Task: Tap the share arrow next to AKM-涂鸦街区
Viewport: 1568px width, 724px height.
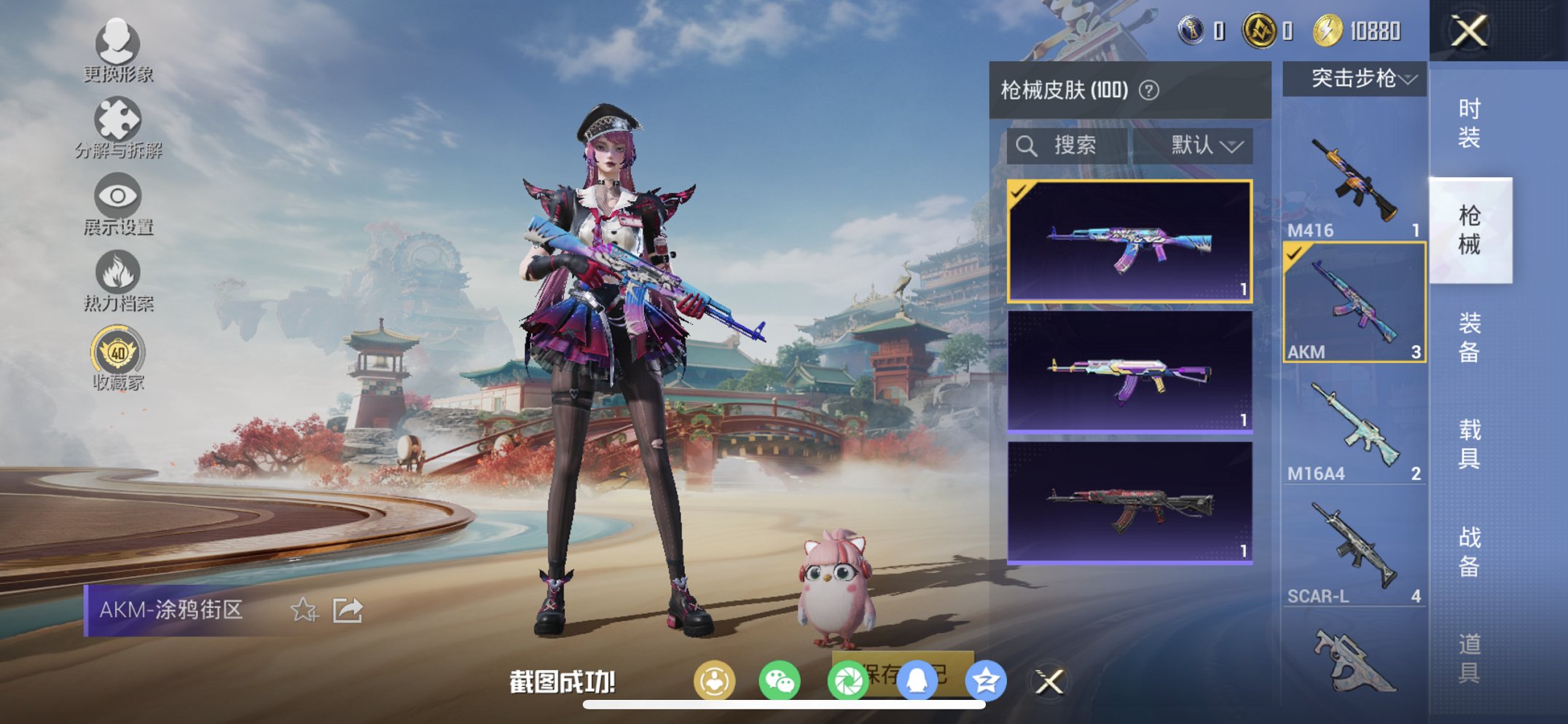Action: [348, 610]
